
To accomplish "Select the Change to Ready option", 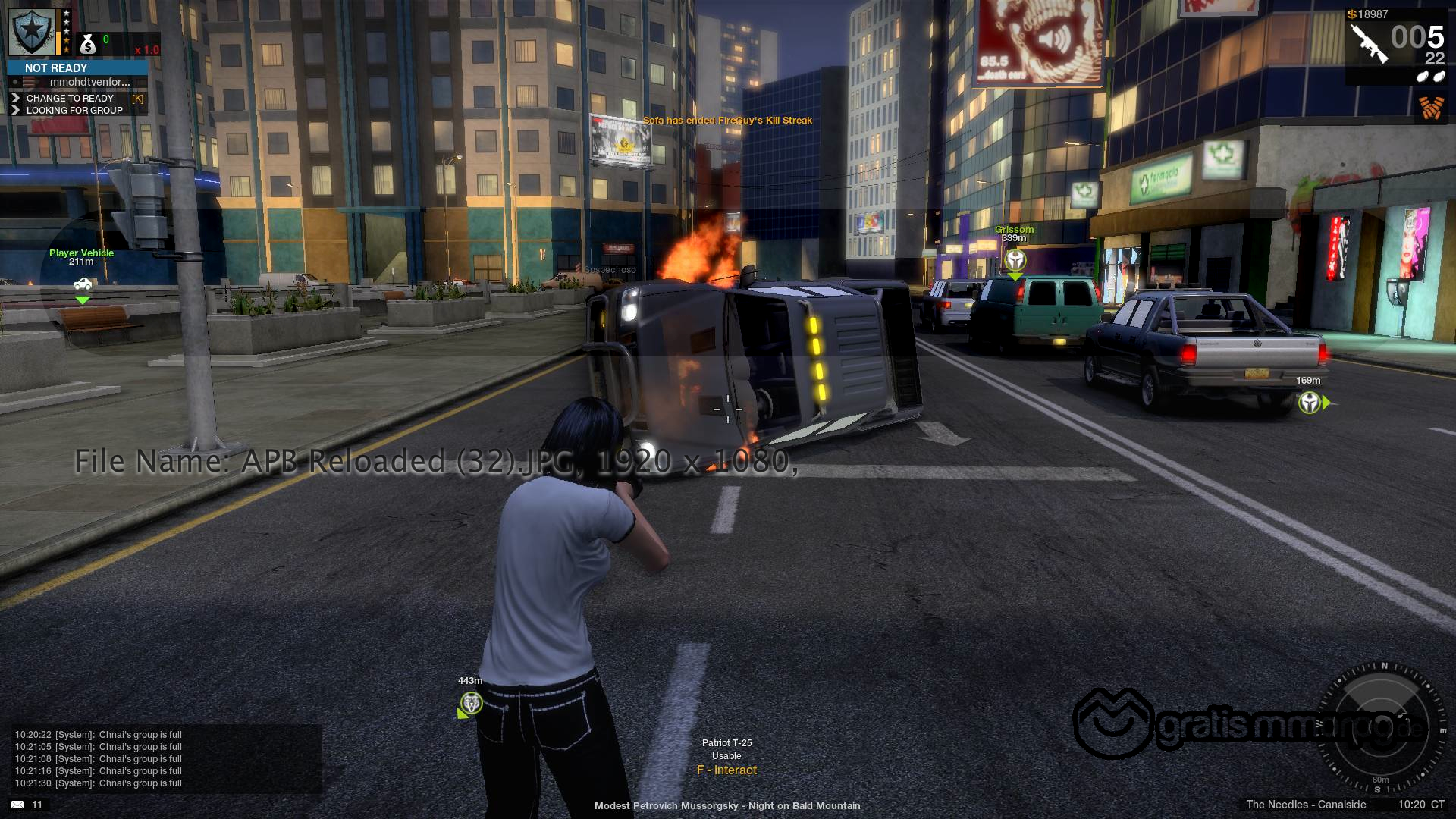I will 70,98.
